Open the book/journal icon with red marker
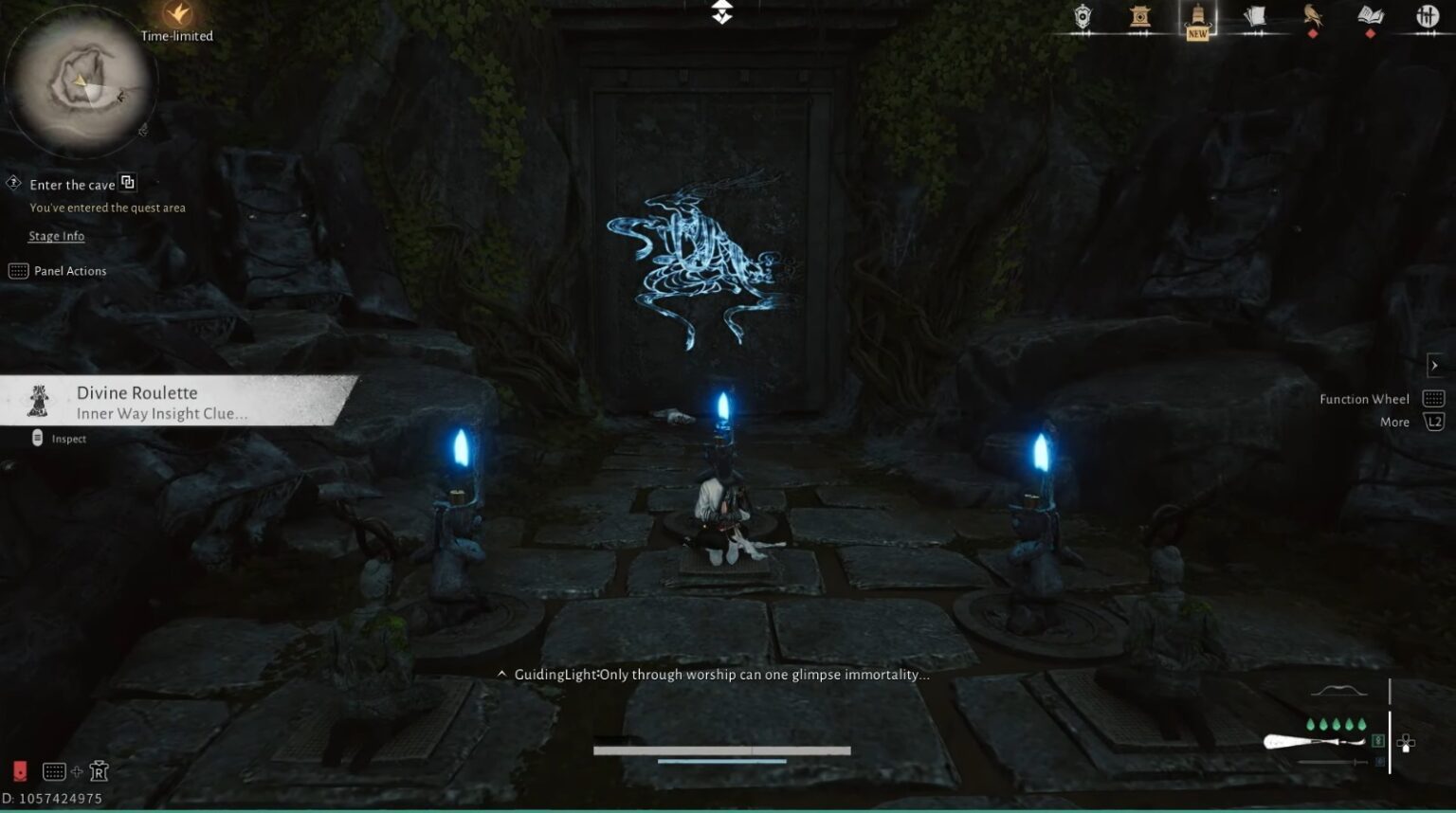 pos(1370,17)
